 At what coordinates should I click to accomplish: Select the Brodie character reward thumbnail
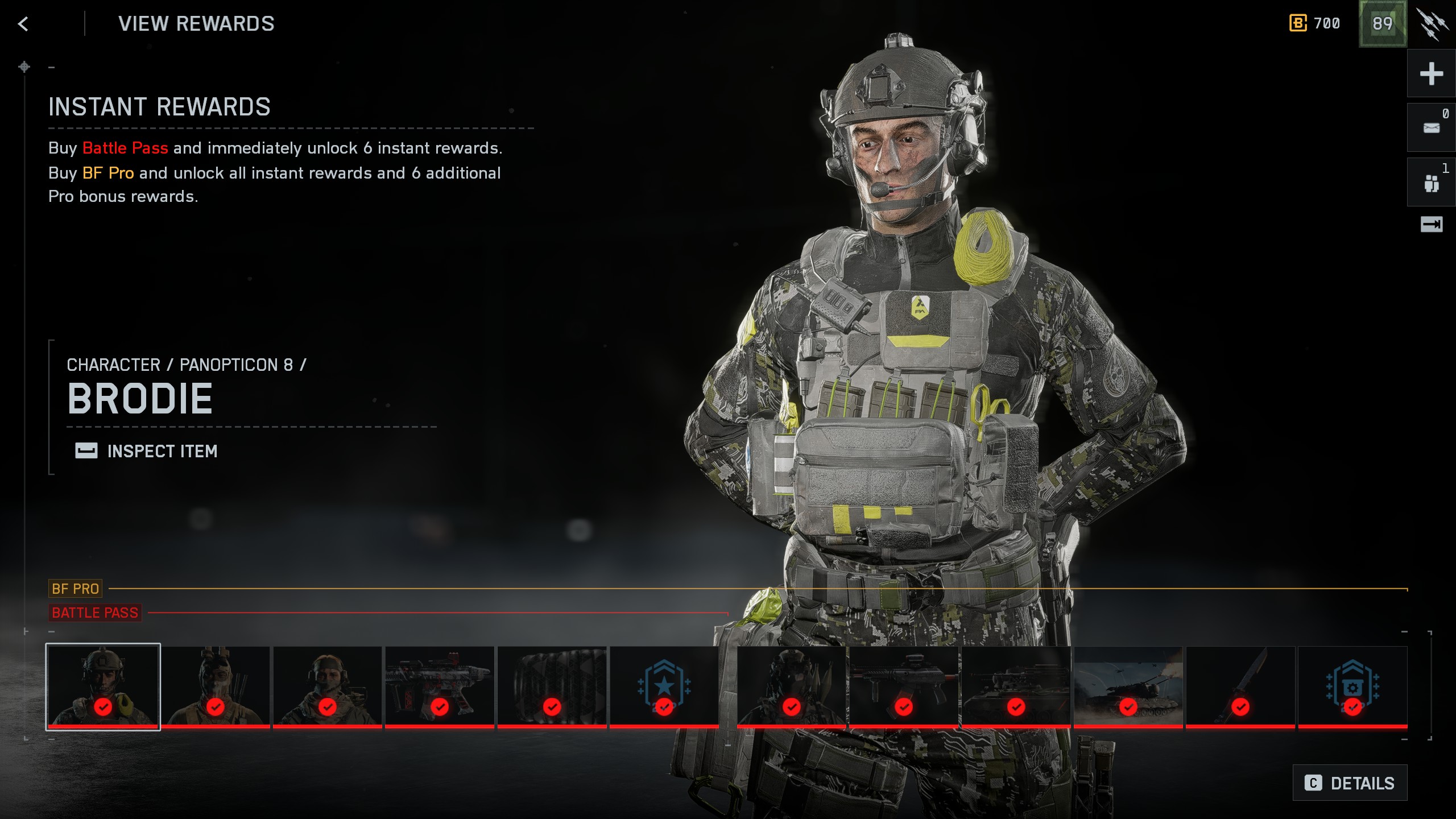tap(103, 686)
